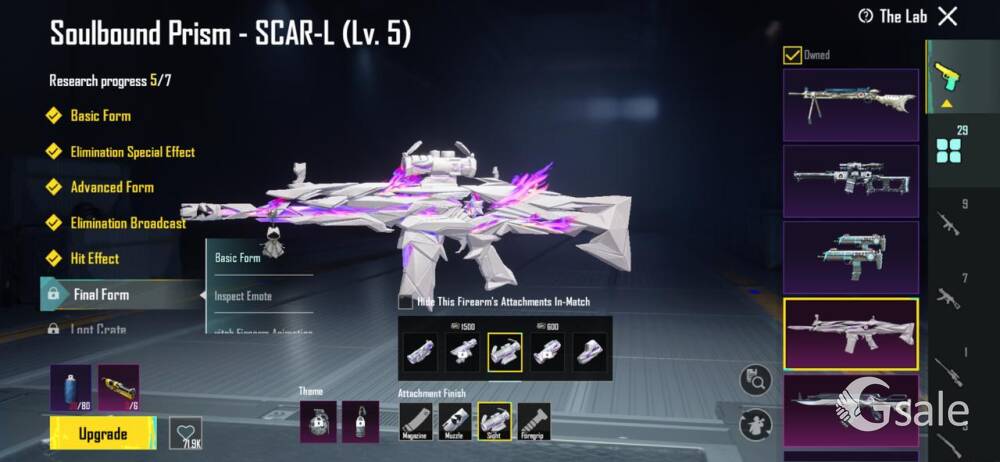Open The Lab help info
The height and width of the screenshot is (462, 1000).
pos(866,16)
